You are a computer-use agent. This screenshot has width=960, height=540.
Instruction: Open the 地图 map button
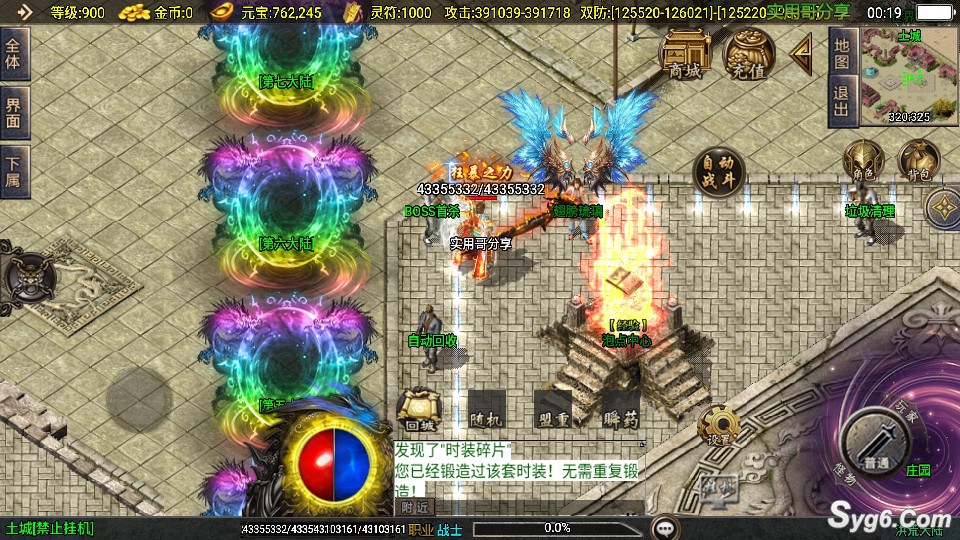point(842,53)
